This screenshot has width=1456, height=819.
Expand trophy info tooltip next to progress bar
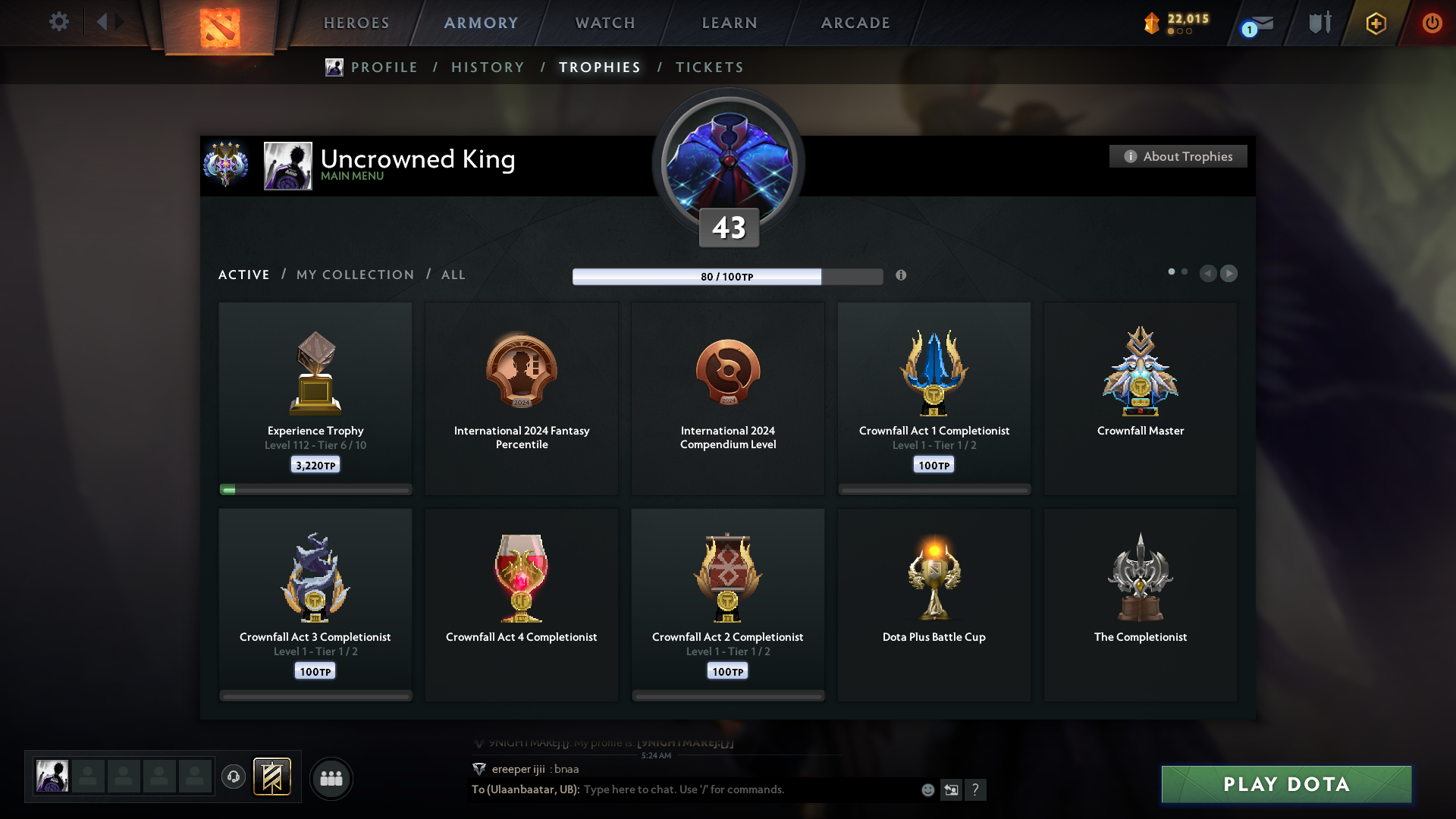coord(902,276)
